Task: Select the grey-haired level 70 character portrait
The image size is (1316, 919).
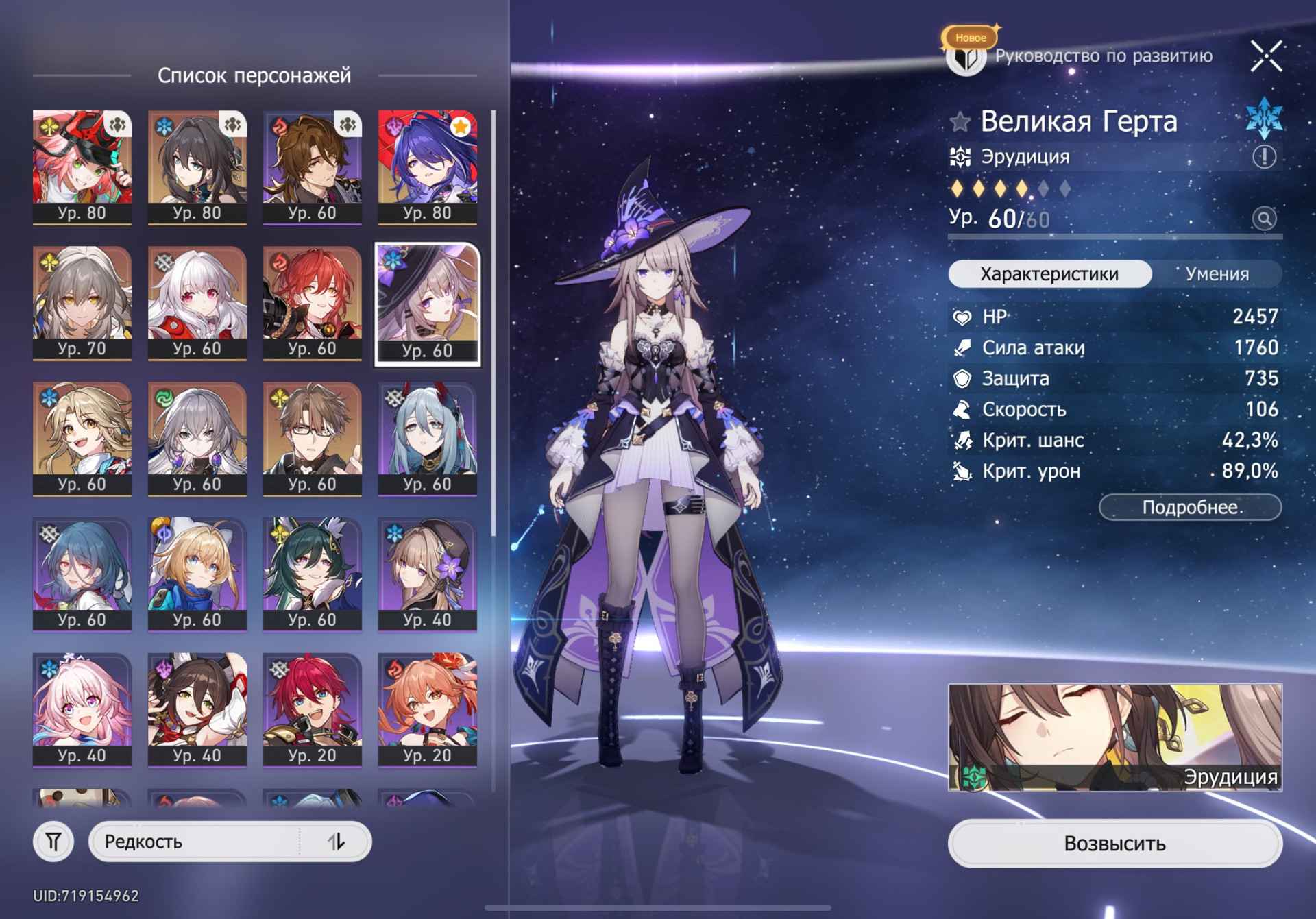Action: coord(82,302)
